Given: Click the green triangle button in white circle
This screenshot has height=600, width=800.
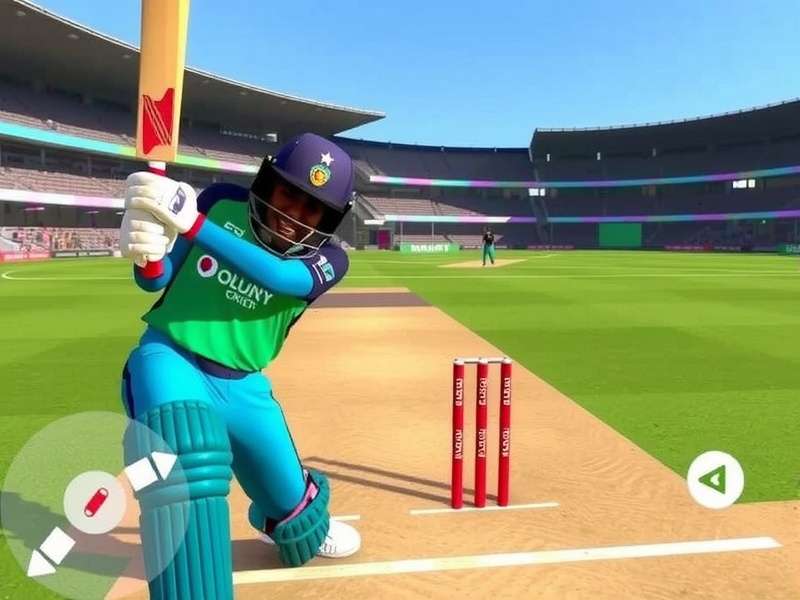Looking at the screenshot, I should pos(715,480).
